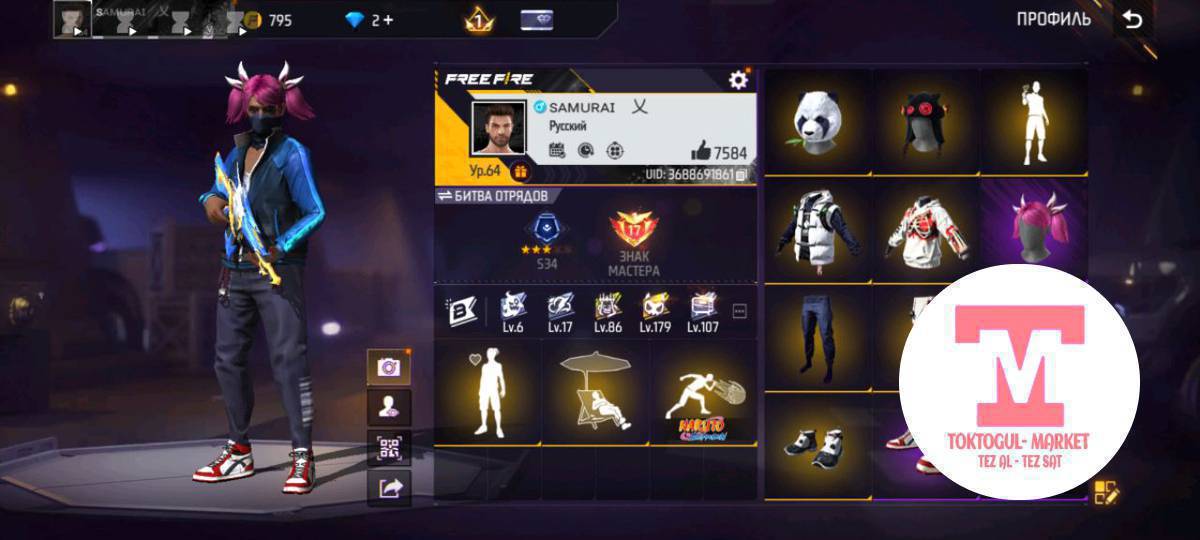1200x540 pixels.
Task: Open the camera photo button
Action: coord(389,367)
